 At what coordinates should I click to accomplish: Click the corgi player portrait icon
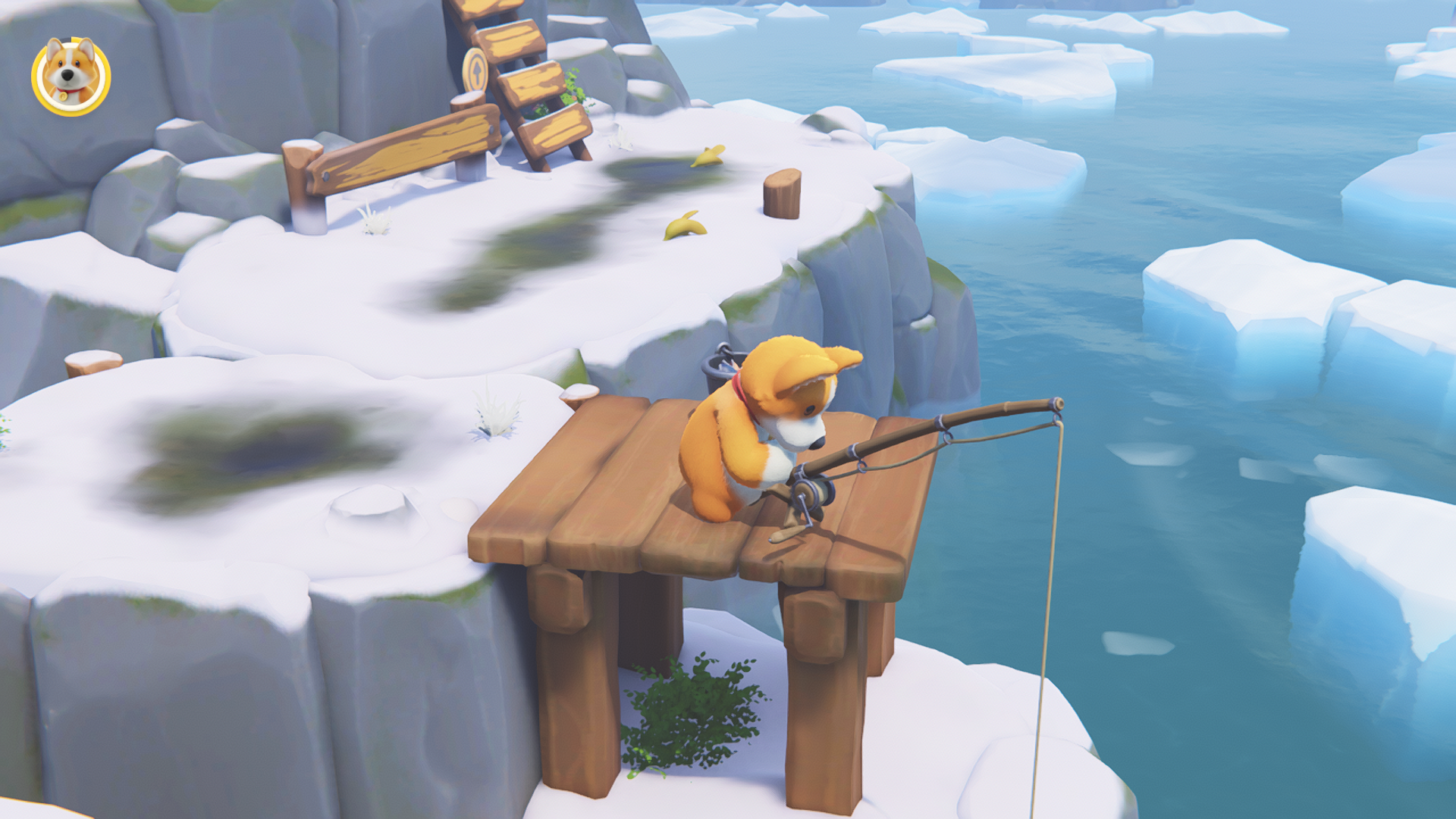71,77
